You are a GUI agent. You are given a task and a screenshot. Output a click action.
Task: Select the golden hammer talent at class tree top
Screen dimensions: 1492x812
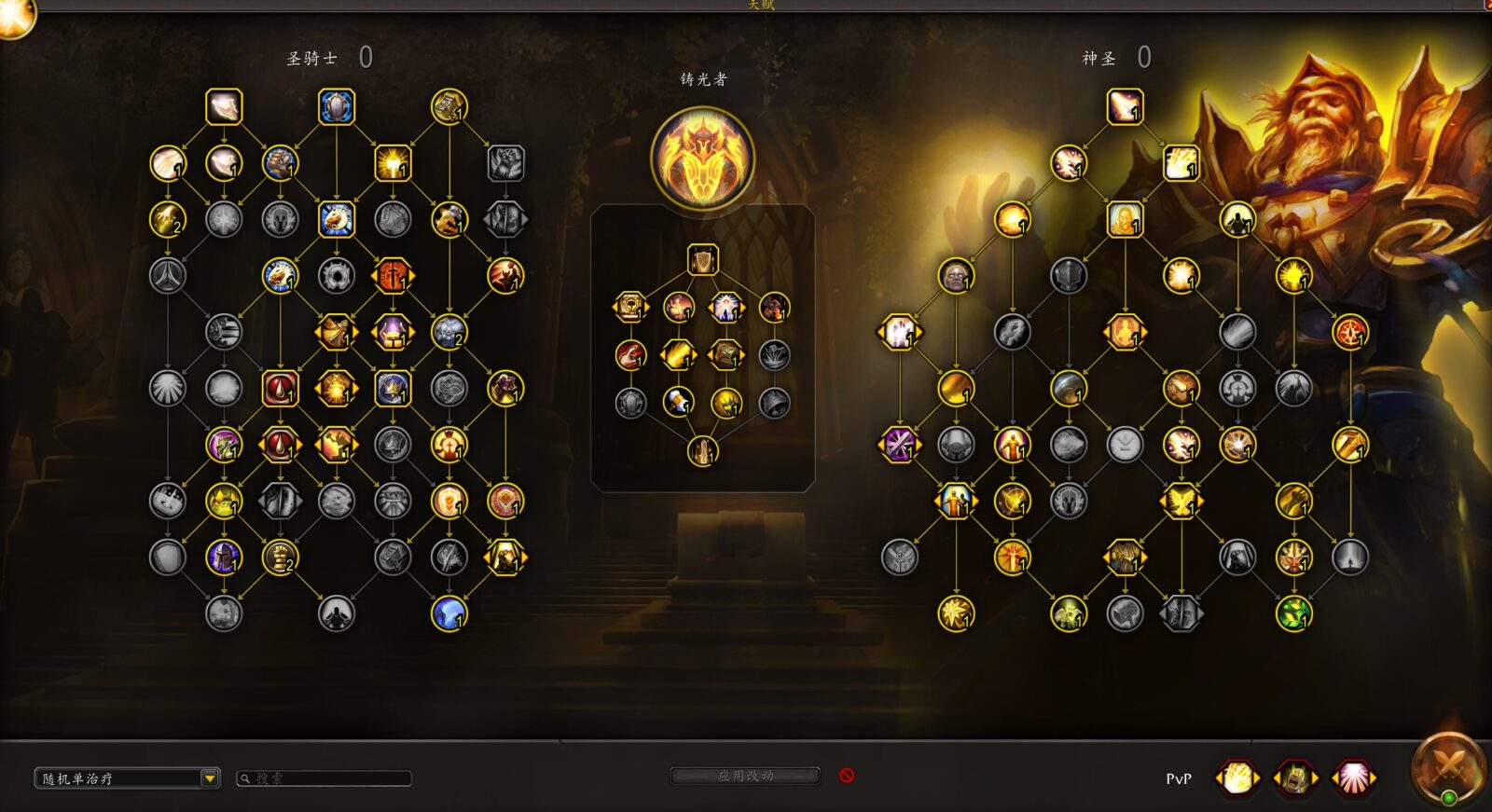click(449, 107)
